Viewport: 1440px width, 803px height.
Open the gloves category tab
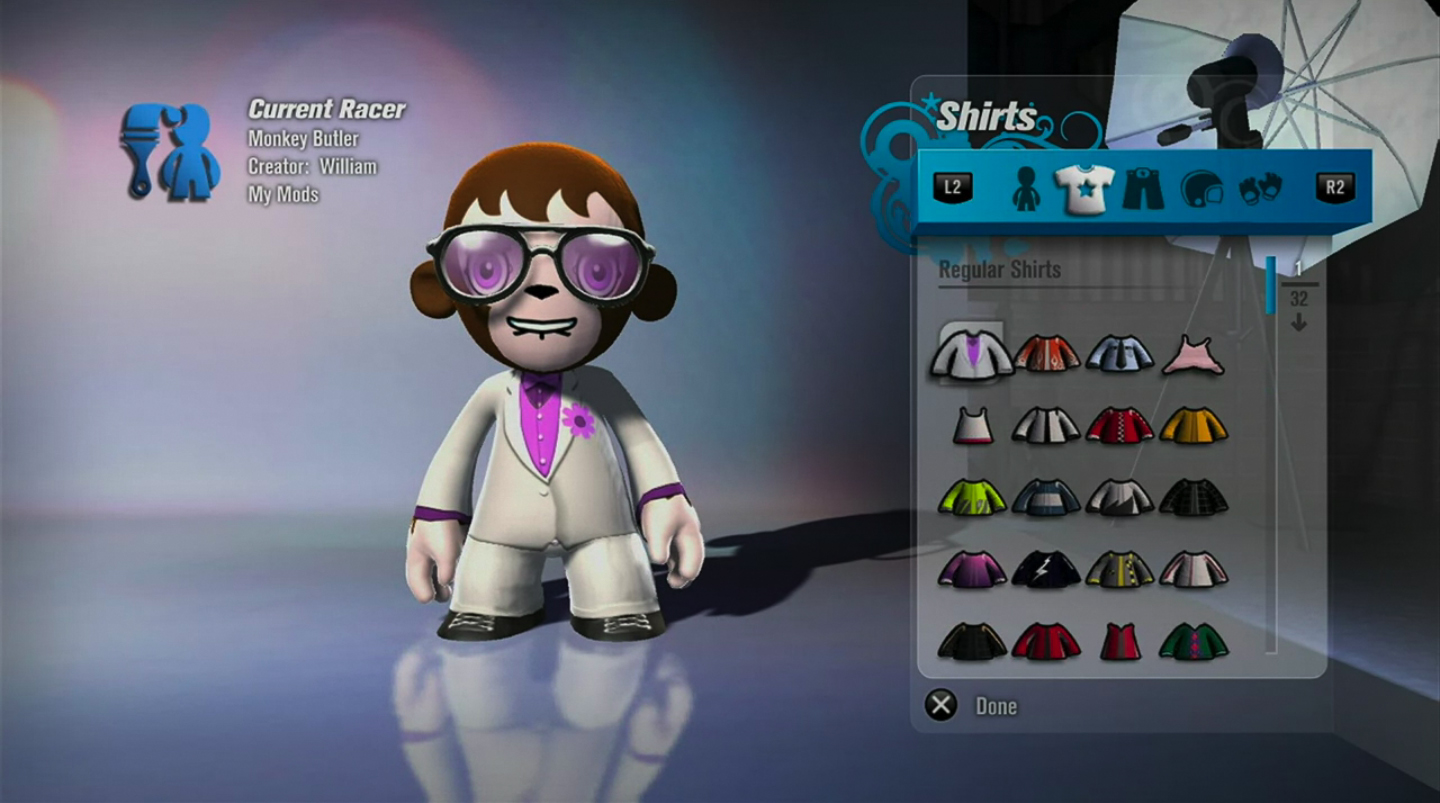pos(1260,188)
